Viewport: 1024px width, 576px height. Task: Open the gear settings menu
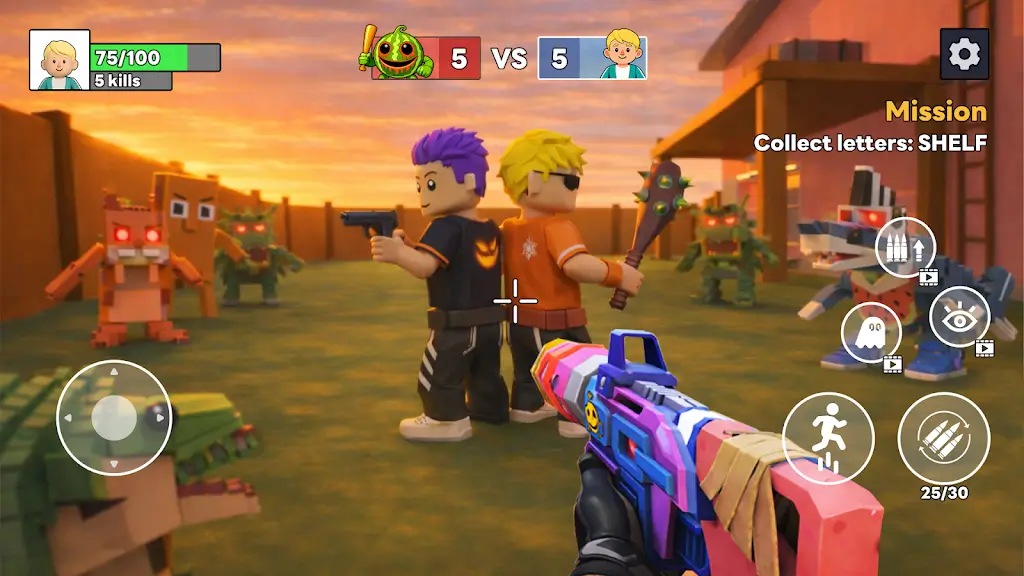click(964, 54)
